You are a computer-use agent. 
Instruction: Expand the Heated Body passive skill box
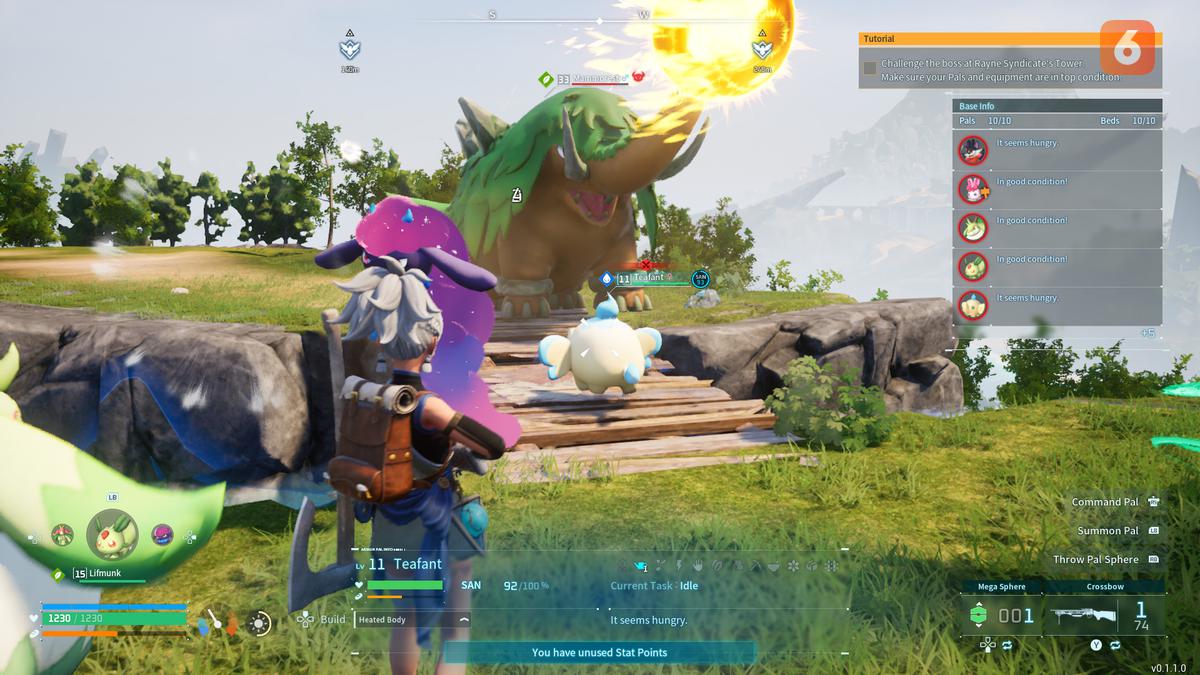coord(412,620)
